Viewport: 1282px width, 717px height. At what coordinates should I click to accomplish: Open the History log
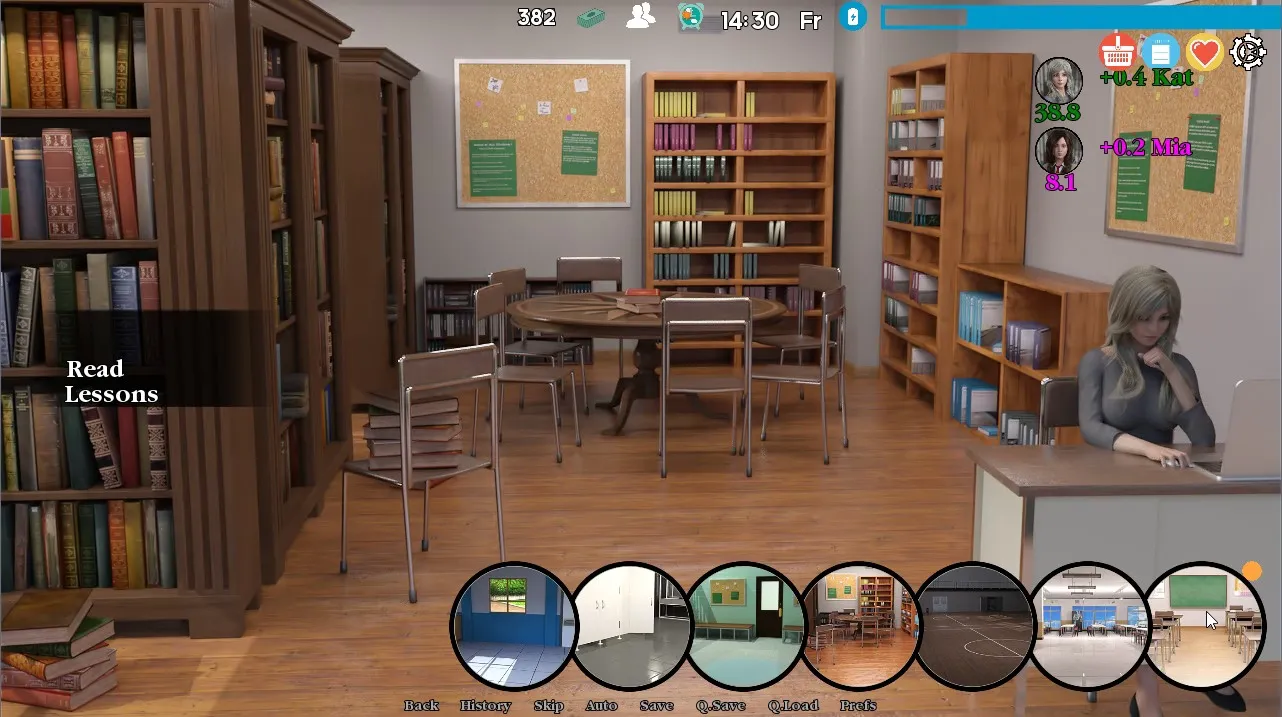(x=485, y=705)
